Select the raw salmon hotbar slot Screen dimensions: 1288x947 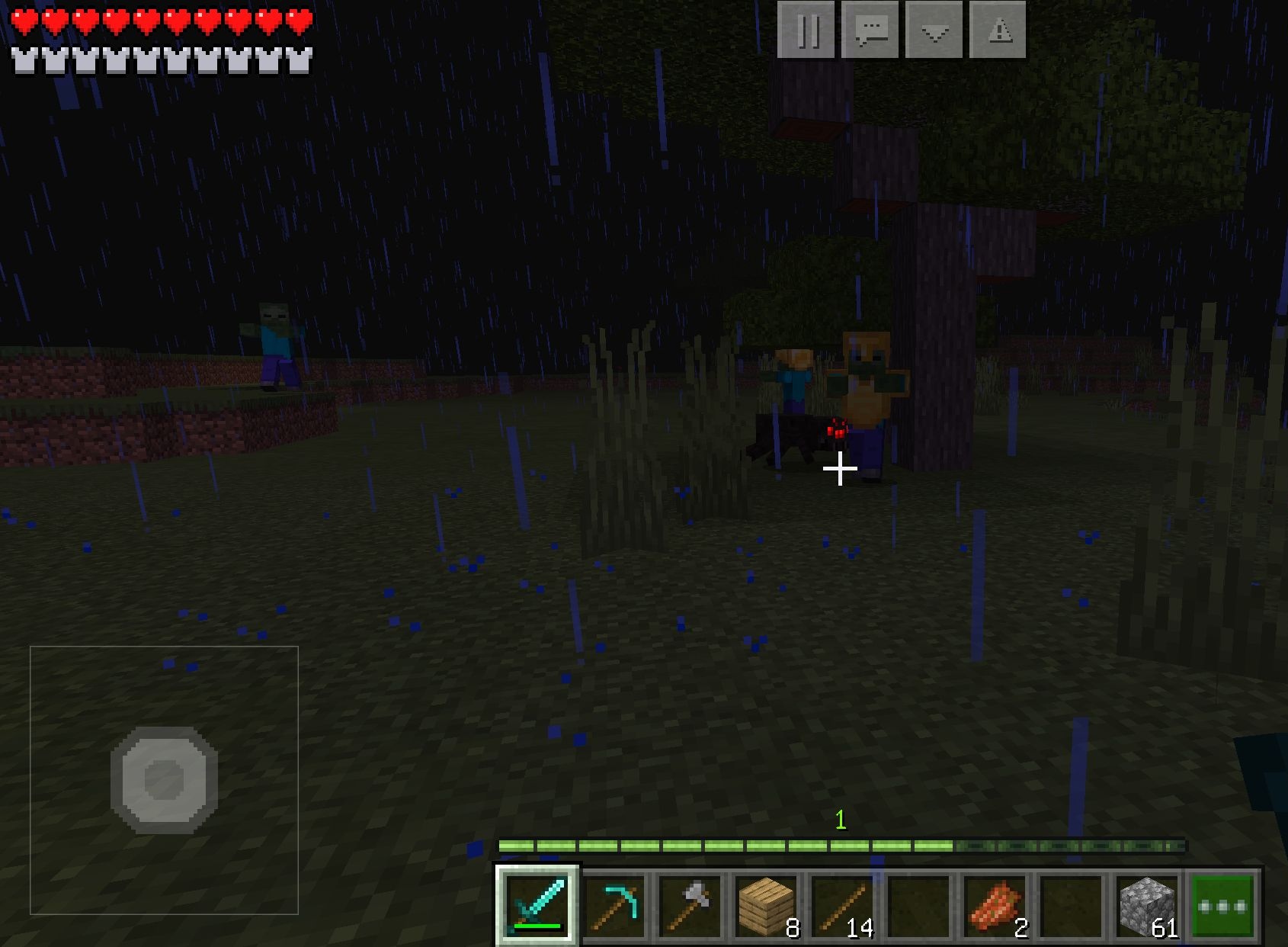click(x=995, y=906)
